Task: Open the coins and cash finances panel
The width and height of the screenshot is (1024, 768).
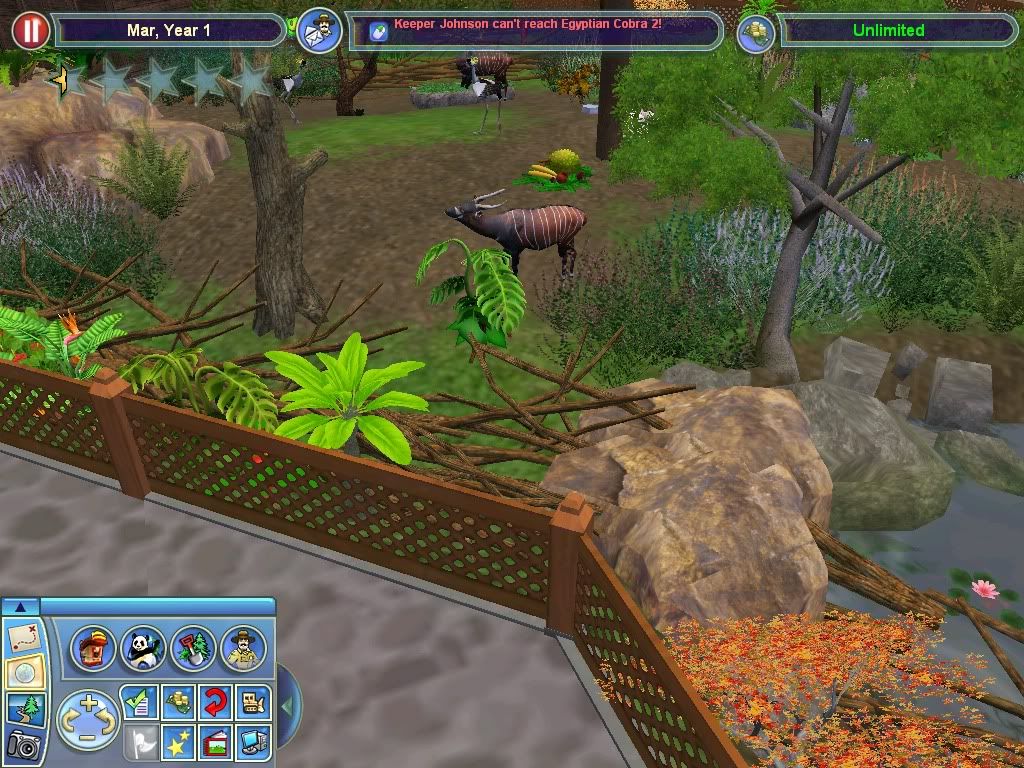Action: click(x=176, y=702)
